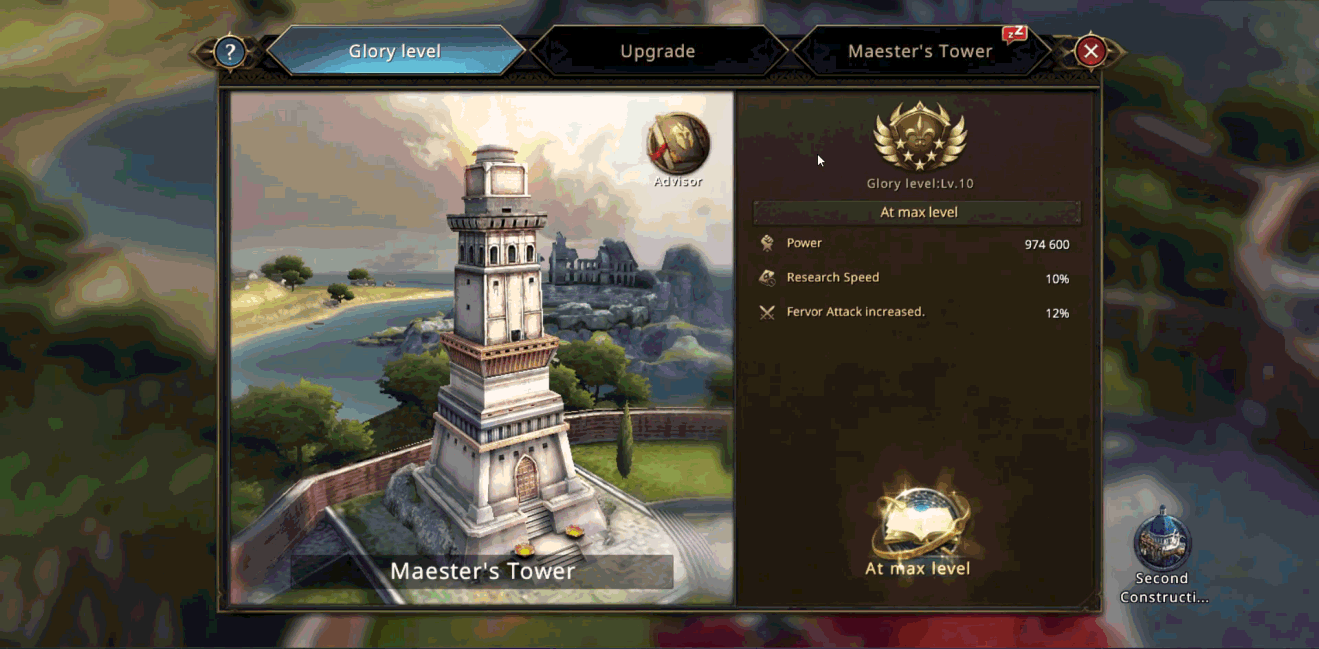Select the Maester's Tower tab

tap(920, 52)
